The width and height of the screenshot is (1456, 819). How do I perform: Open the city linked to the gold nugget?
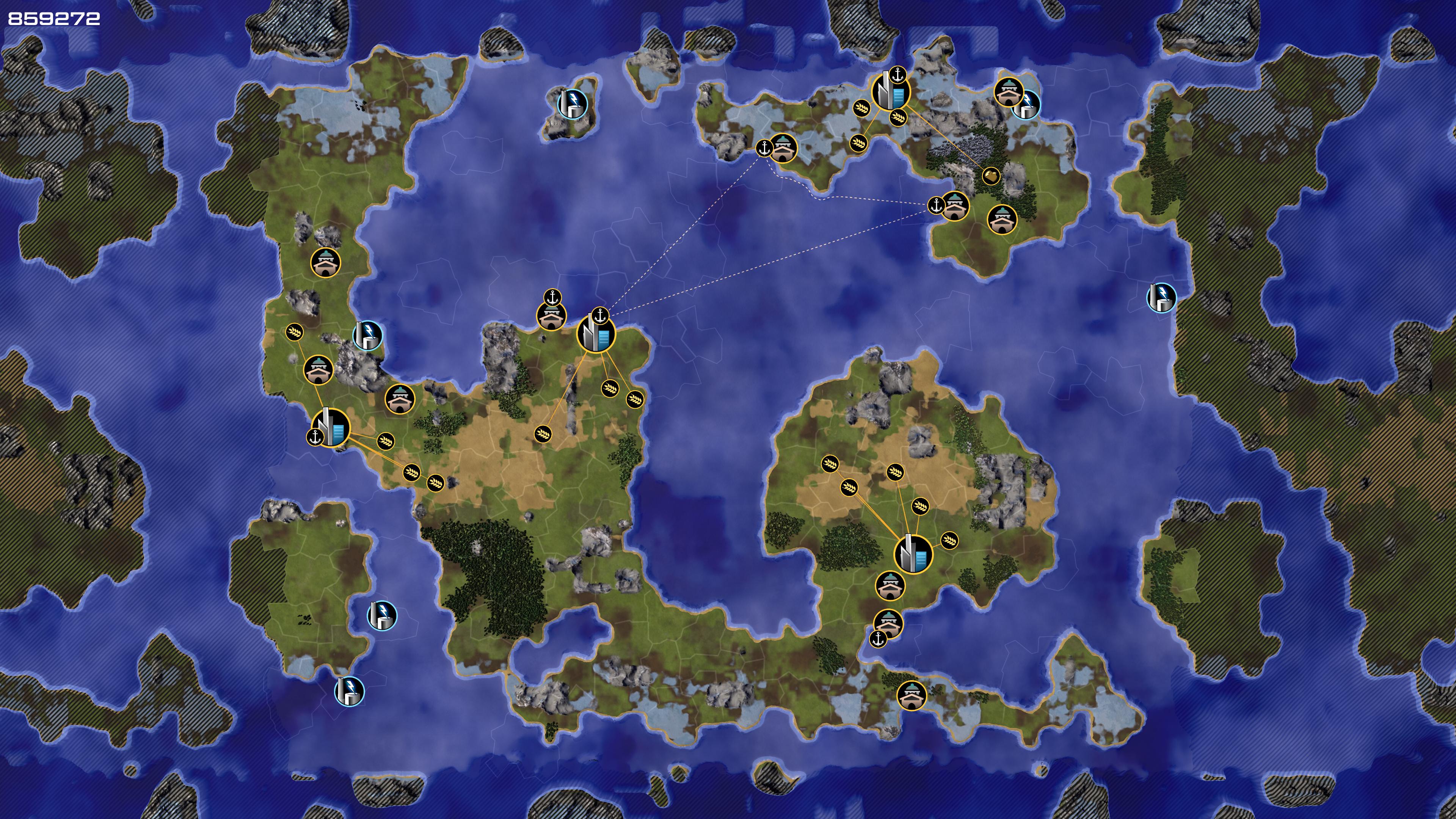(891, 91)
